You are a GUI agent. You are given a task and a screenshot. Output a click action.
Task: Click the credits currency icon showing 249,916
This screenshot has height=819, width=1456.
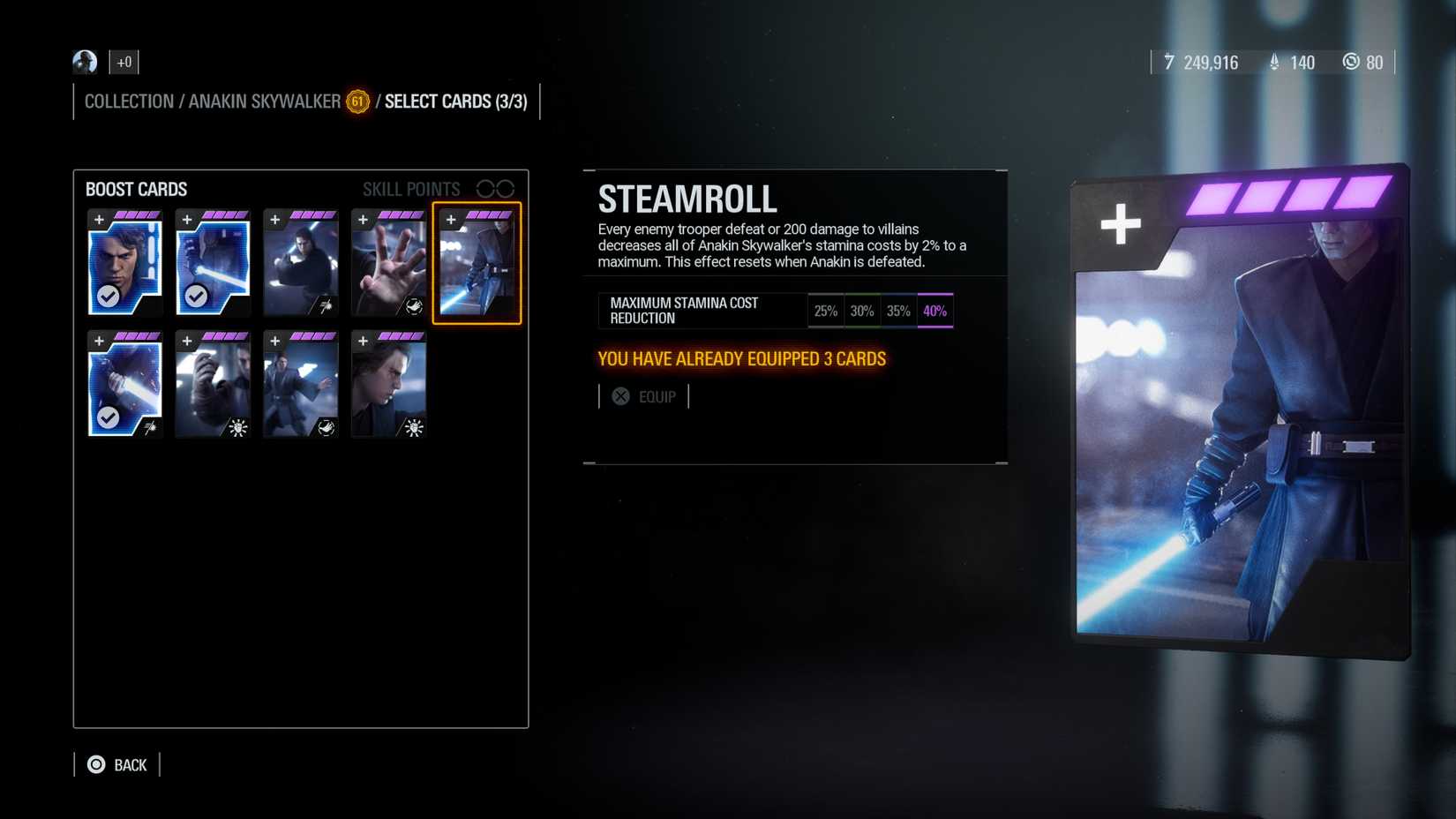[x=1169, y=62]
